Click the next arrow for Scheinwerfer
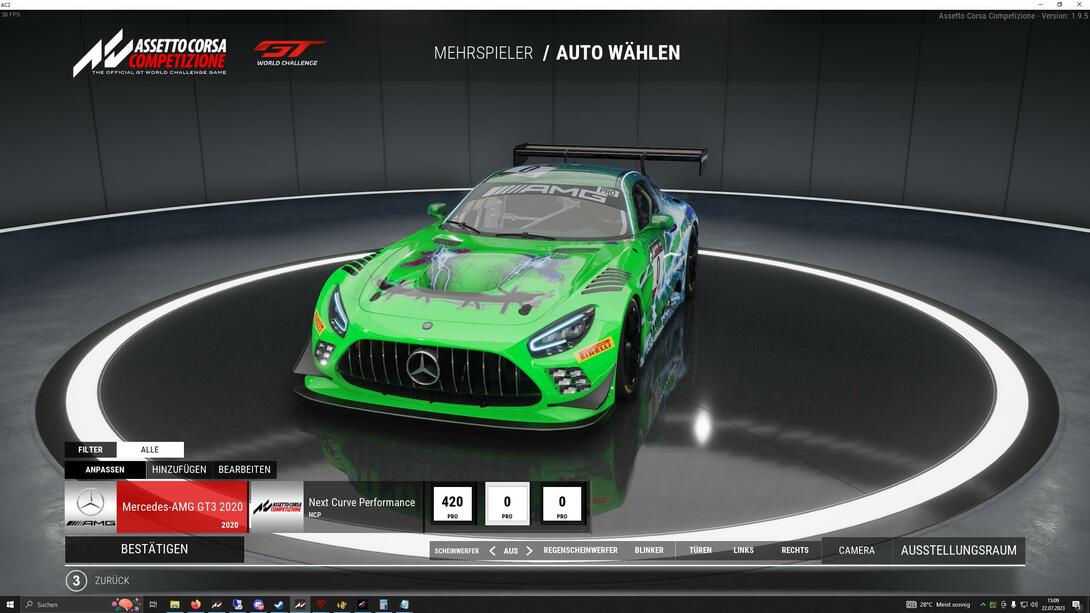This screenshot has height=613, width=1090. coord(530,551)
